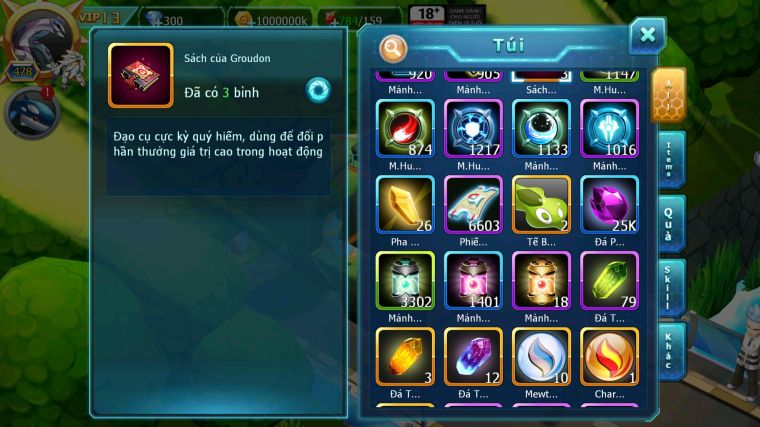Select the green creature item Tế B...
The image size is (760, 427).
541,205
